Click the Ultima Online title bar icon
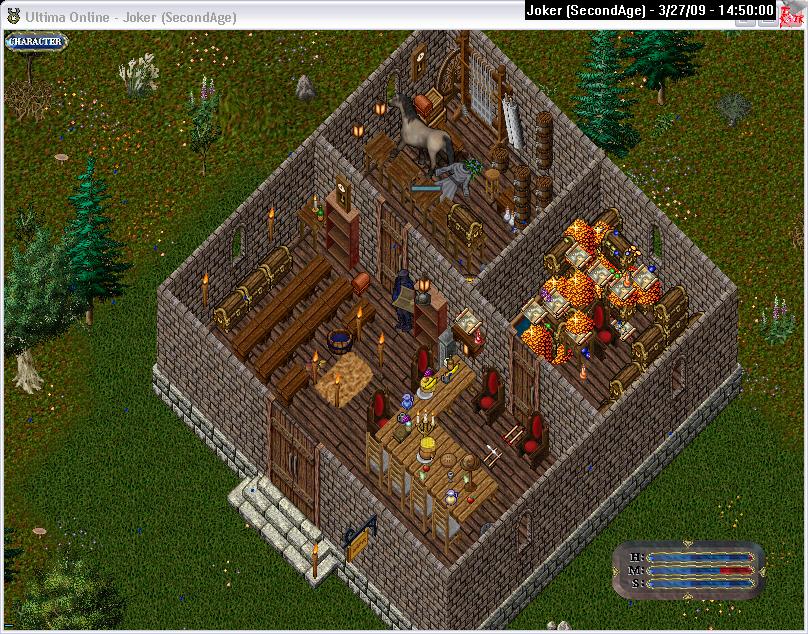The height and width of the screenshot is (634, 808). [13, 16]
